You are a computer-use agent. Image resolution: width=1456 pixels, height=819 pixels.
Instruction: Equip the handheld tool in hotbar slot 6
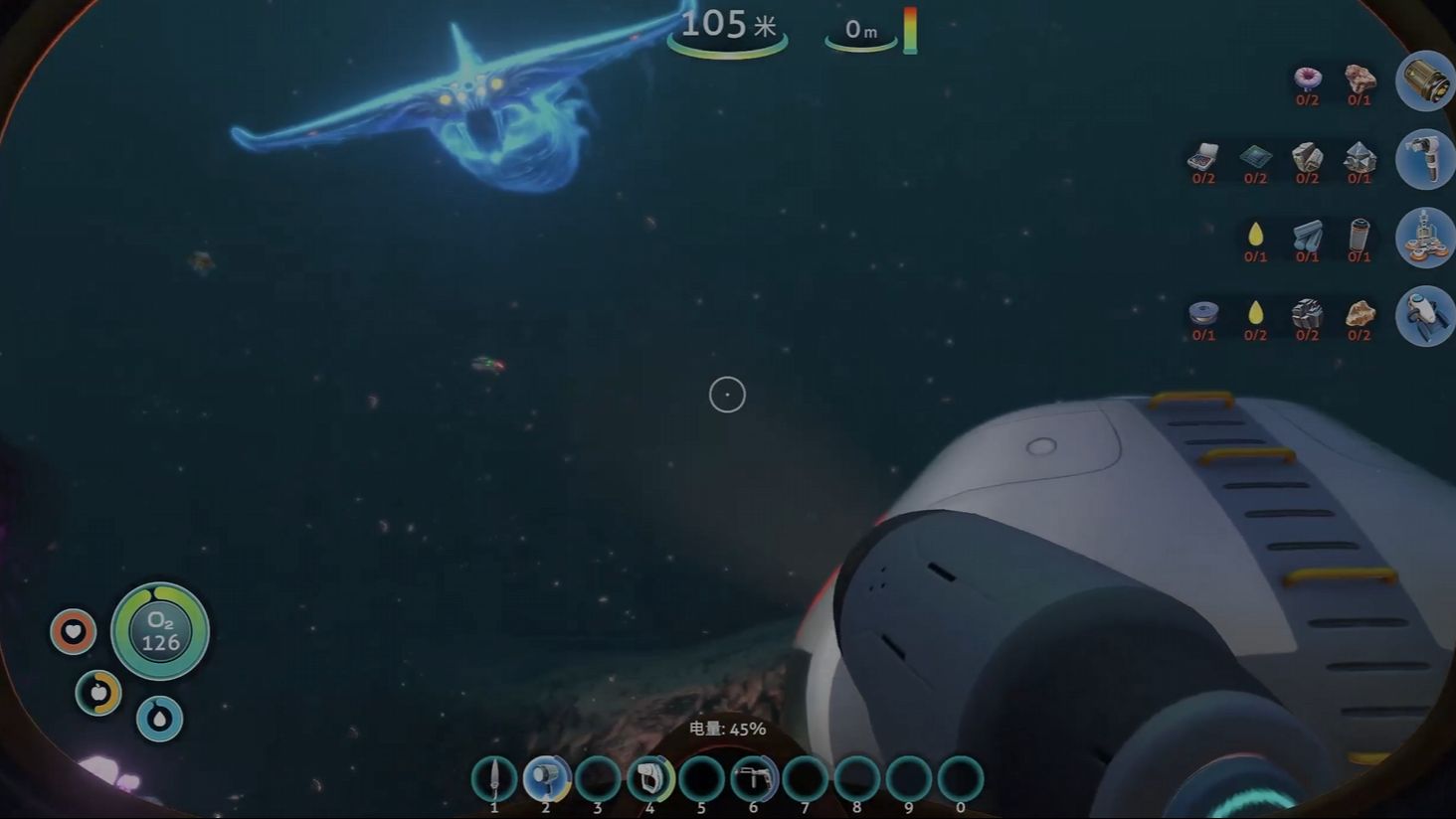(x=753, y=778)
